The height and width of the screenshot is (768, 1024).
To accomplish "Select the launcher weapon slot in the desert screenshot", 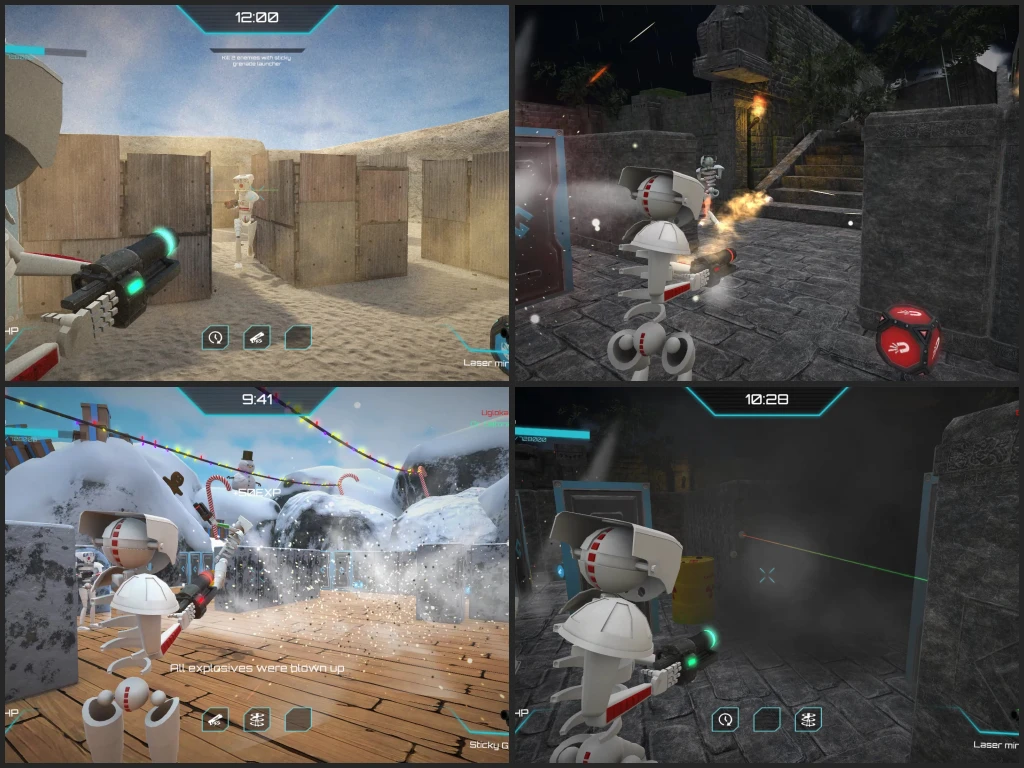I will pyautogui.click(x=257, y=338).
